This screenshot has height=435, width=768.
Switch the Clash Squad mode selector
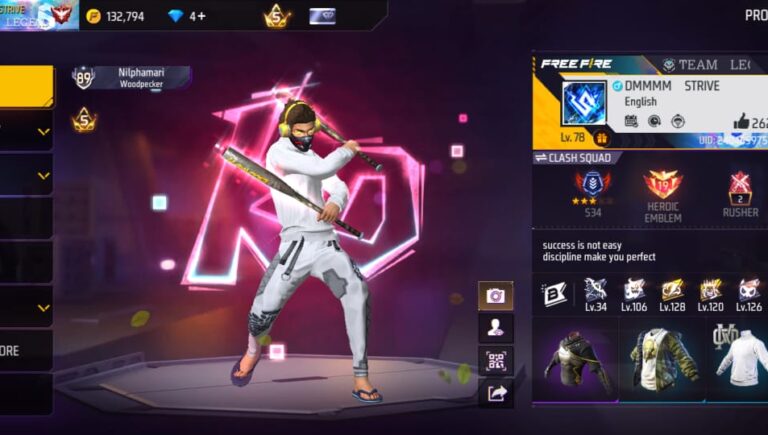[578, 158]
